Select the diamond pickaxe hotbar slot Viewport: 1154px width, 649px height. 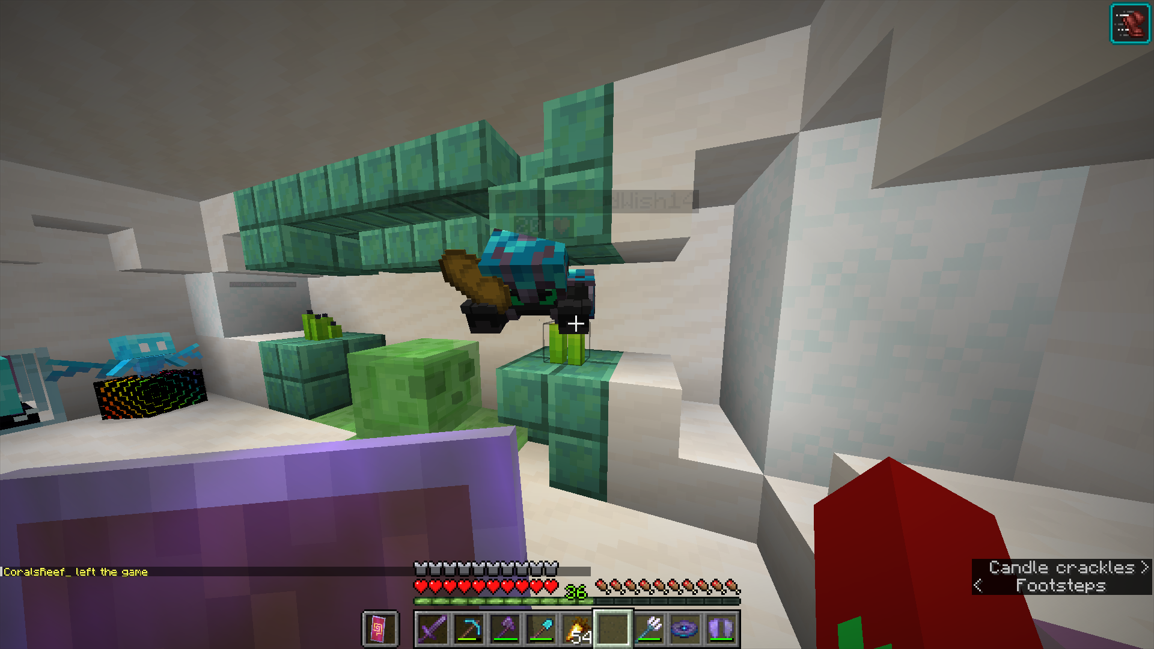tap(469, 629)
